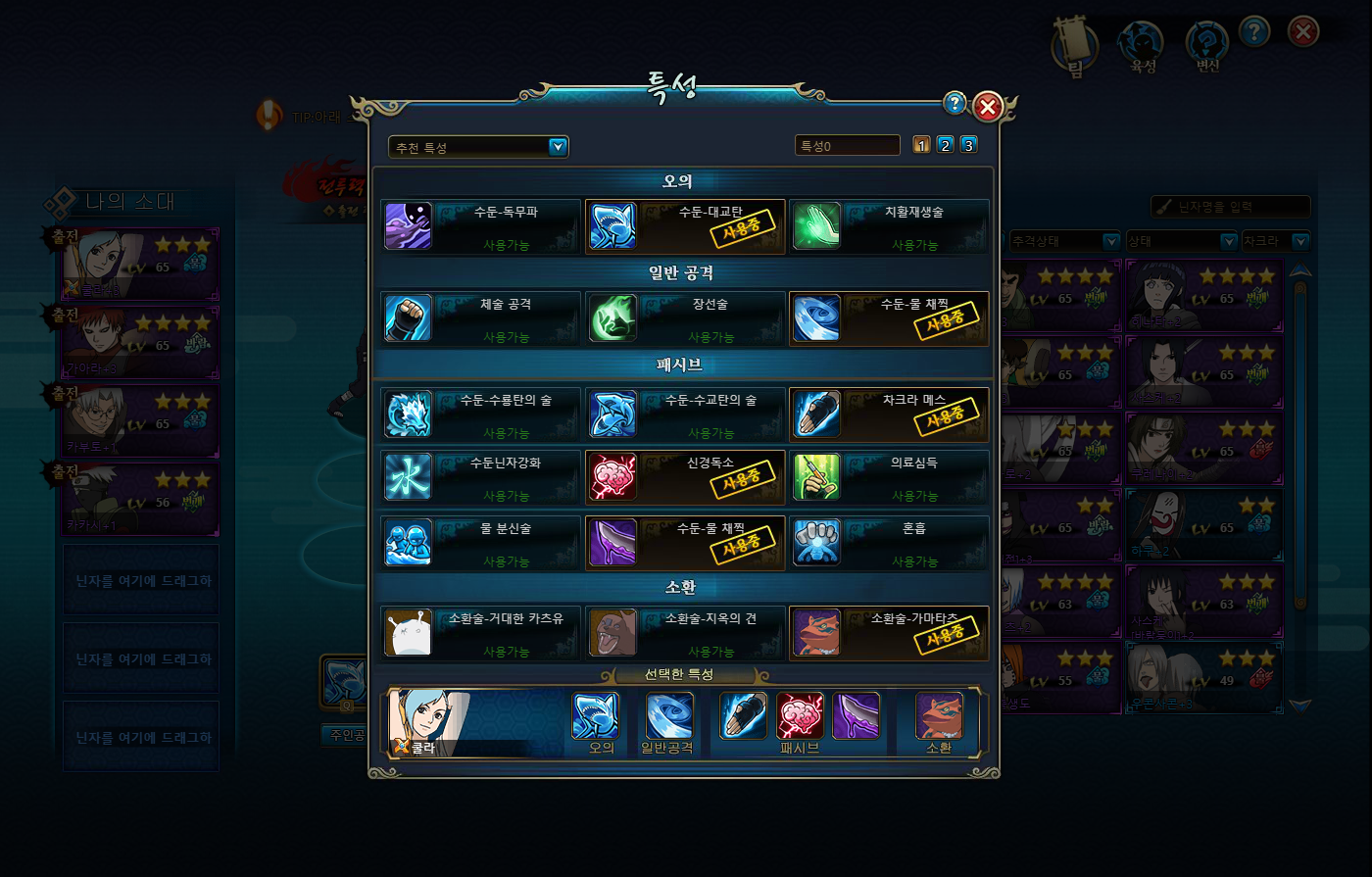Select the 의료심득 passive

pyautogui.click(x=889, y=477)
